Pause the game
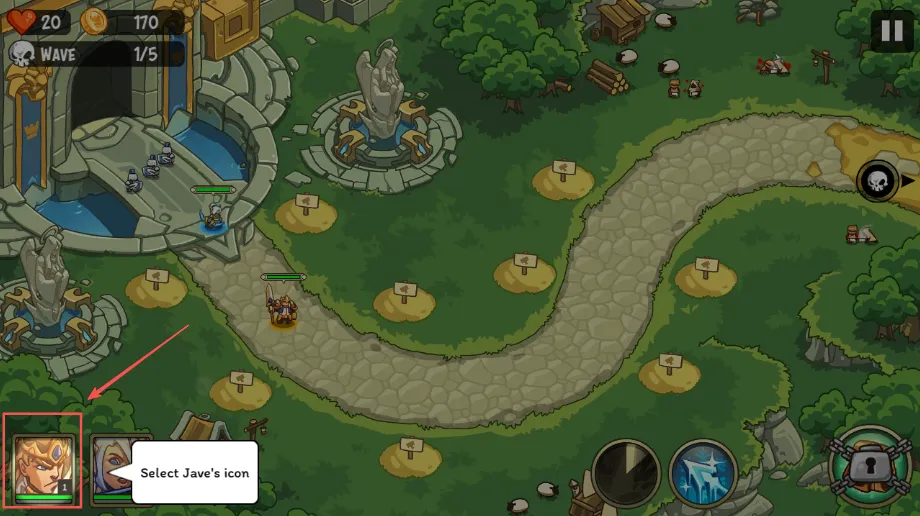This screenshot has height=516, width=920. click(891, 30)
